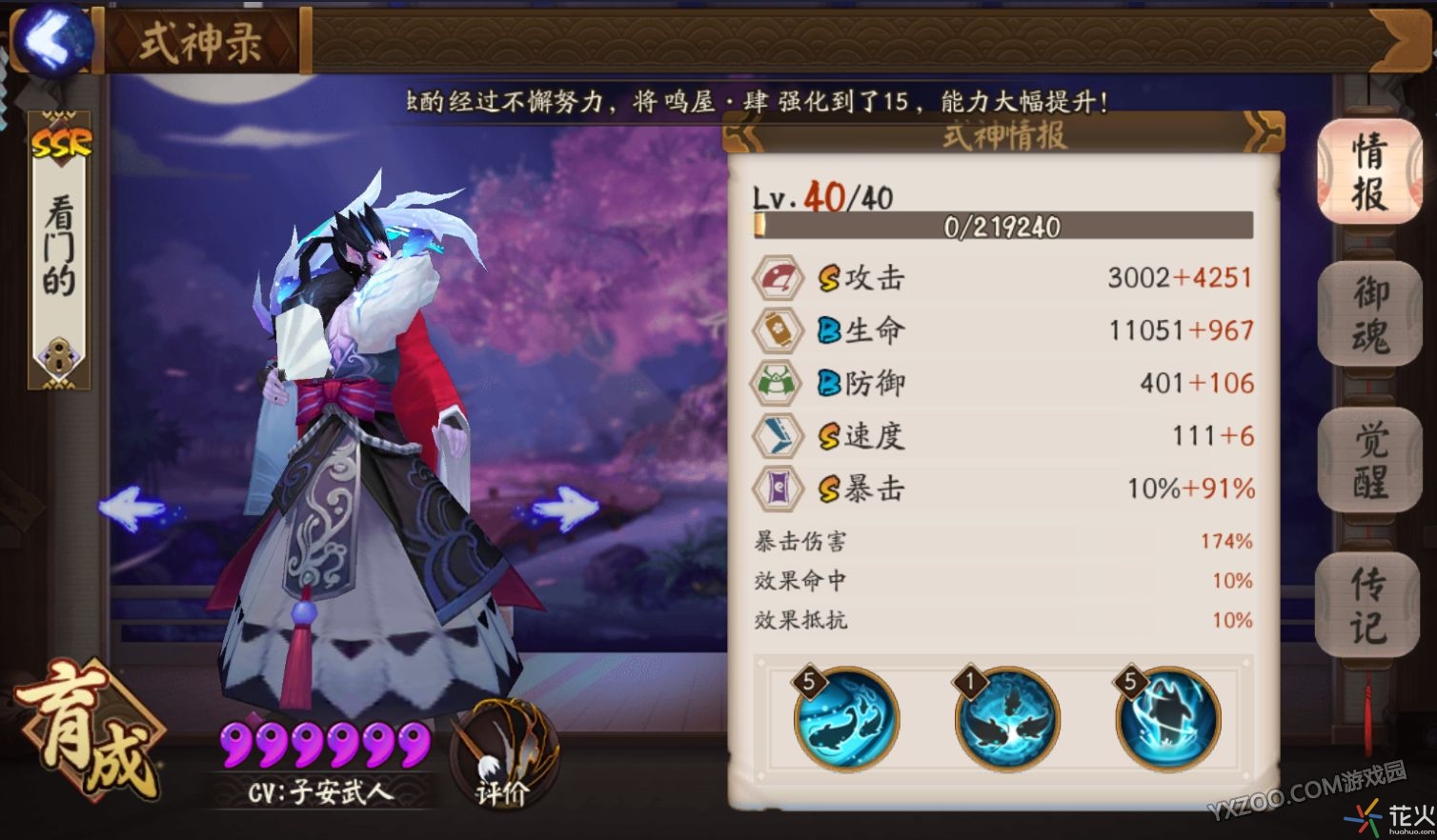Switch to the 御魂 tab
Viewport: 1437px width, 840px height.
1368,317
